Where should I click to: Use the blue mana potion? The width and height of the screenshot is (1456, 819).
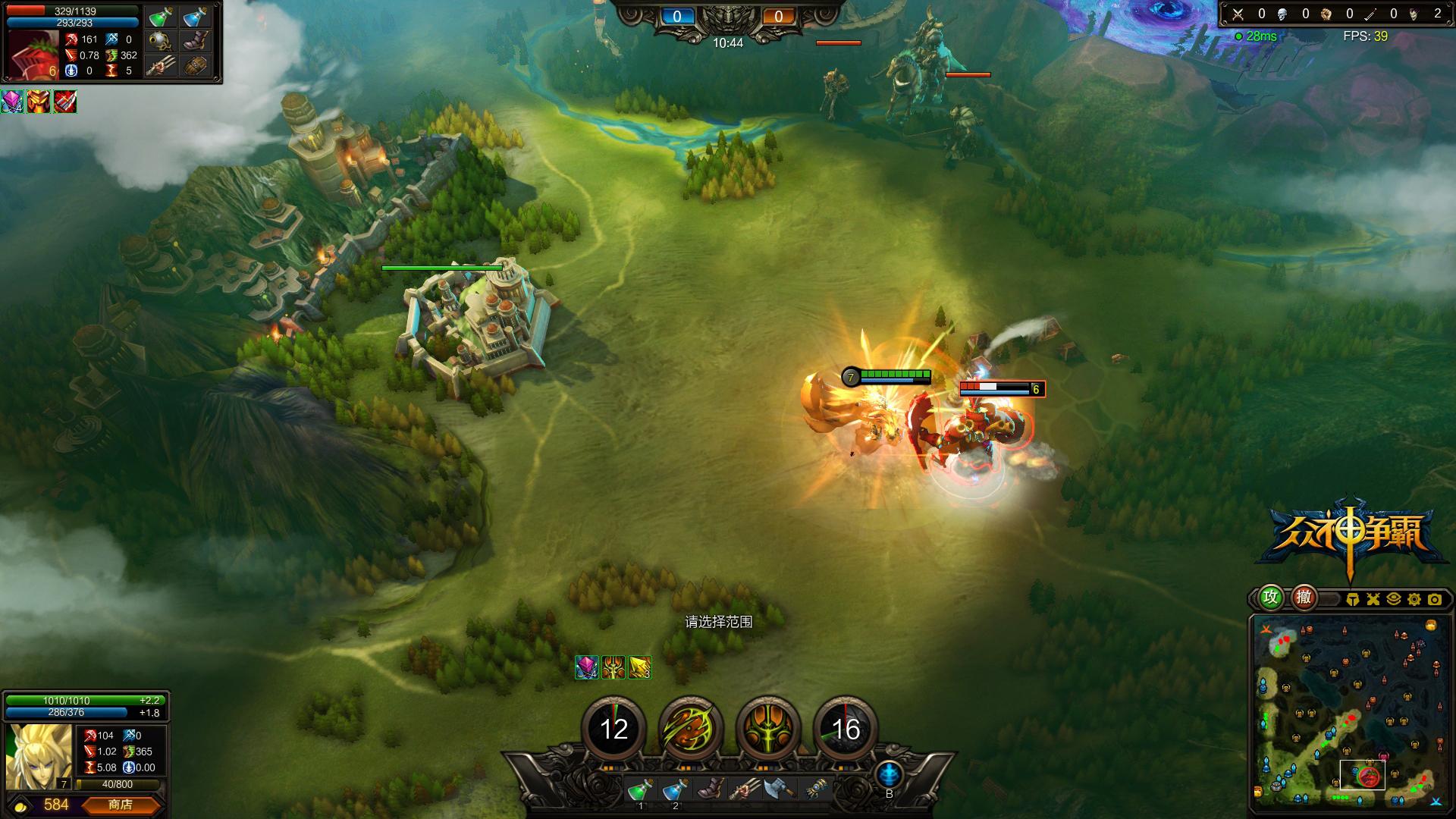point(674,790)
